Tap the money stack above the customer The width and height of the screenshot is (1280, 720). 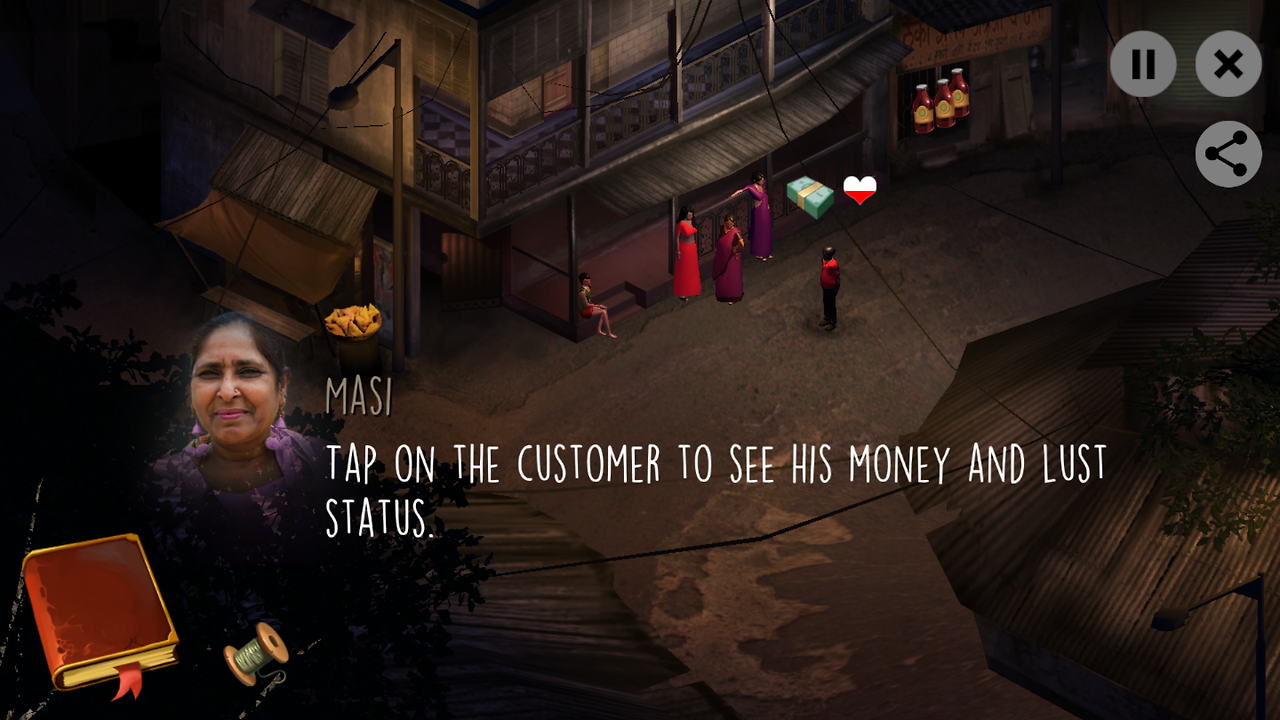(x=808, y=196)
